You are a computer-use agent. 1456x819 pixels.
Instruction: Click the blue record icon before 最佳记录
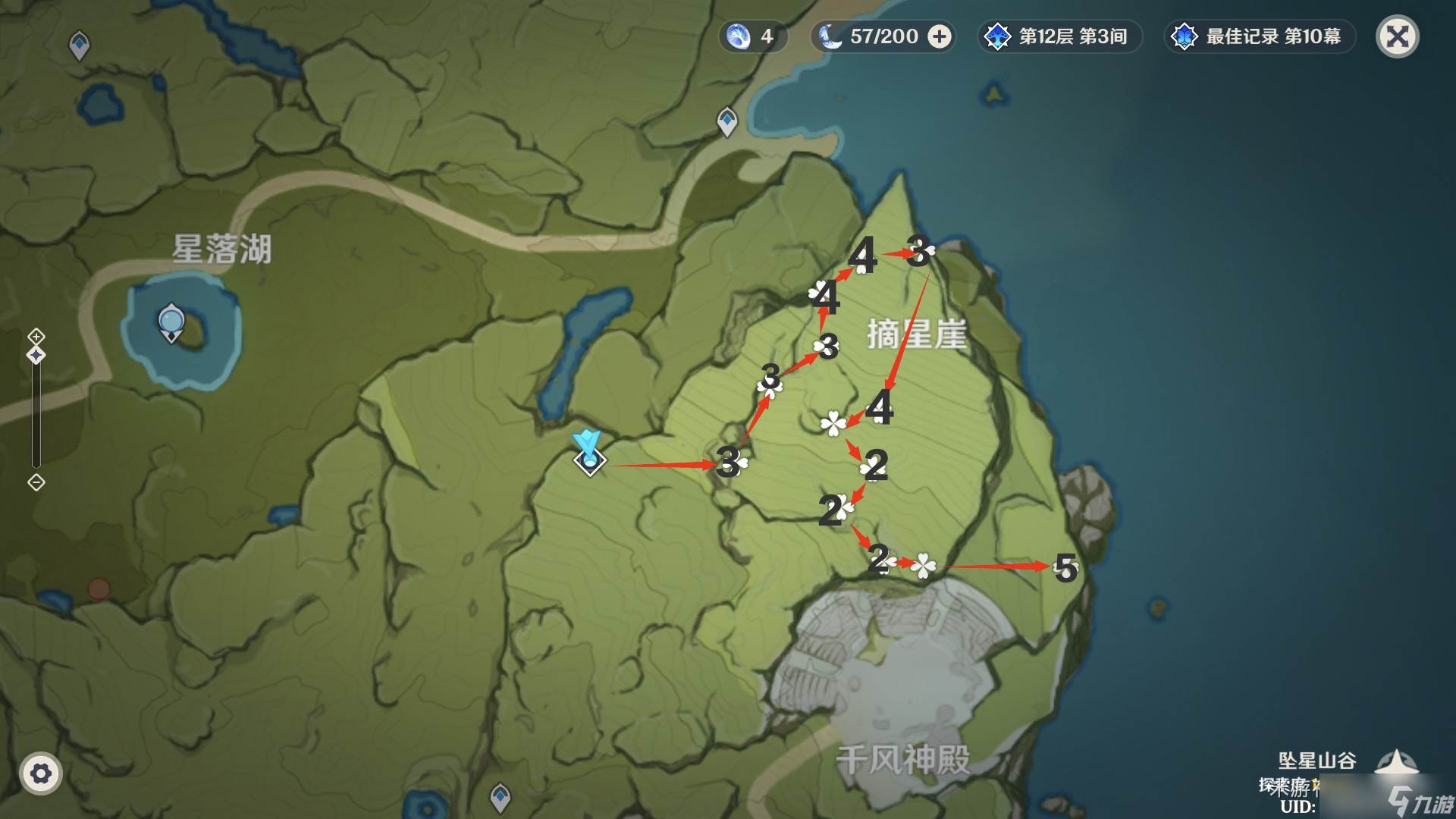click(x=1185, y=35)
